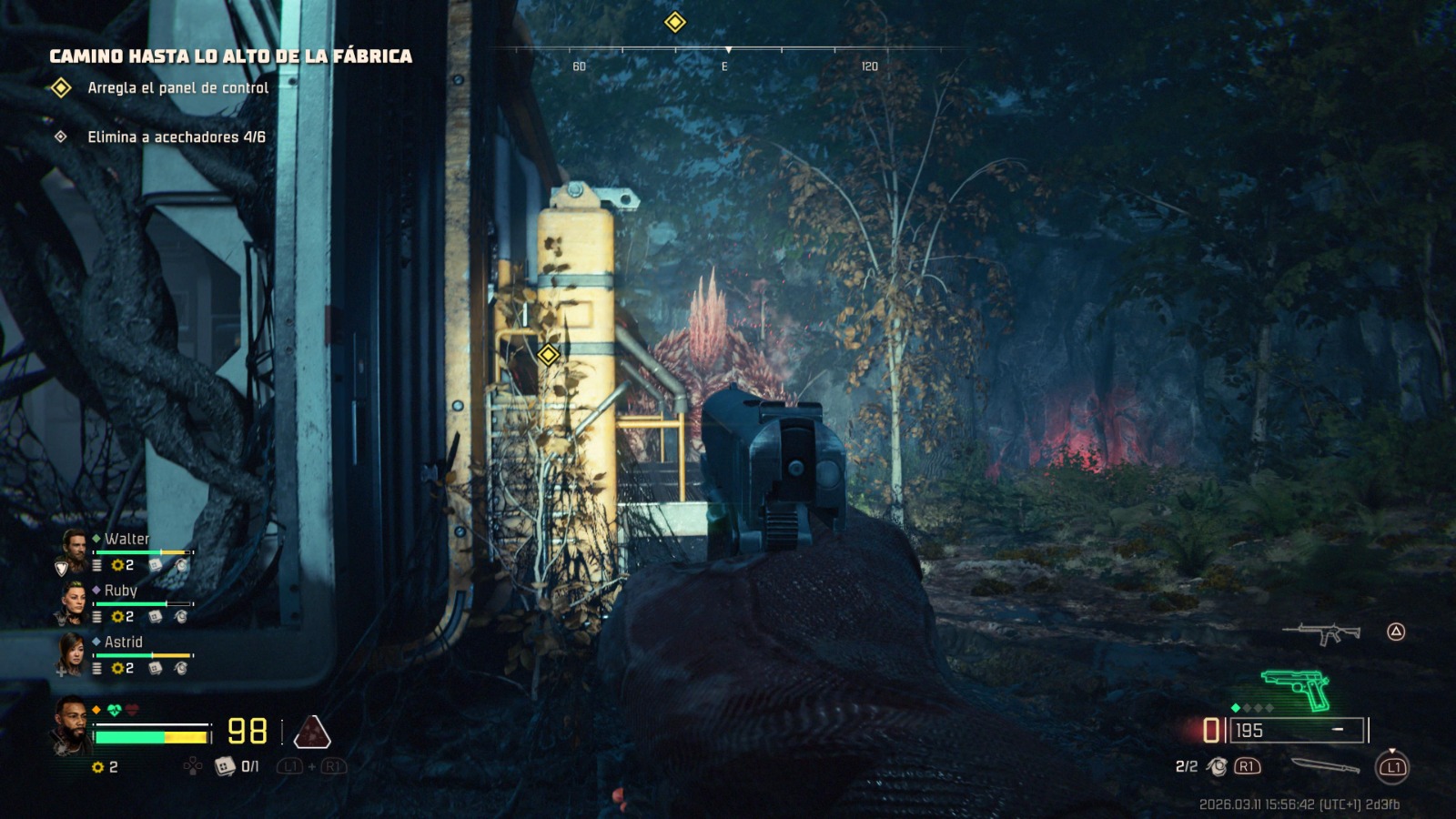Image resolution: width=1456 pixels, height=819 pixels.
Task: Click Ruby's teammate portrait
Action: point(73,598)
